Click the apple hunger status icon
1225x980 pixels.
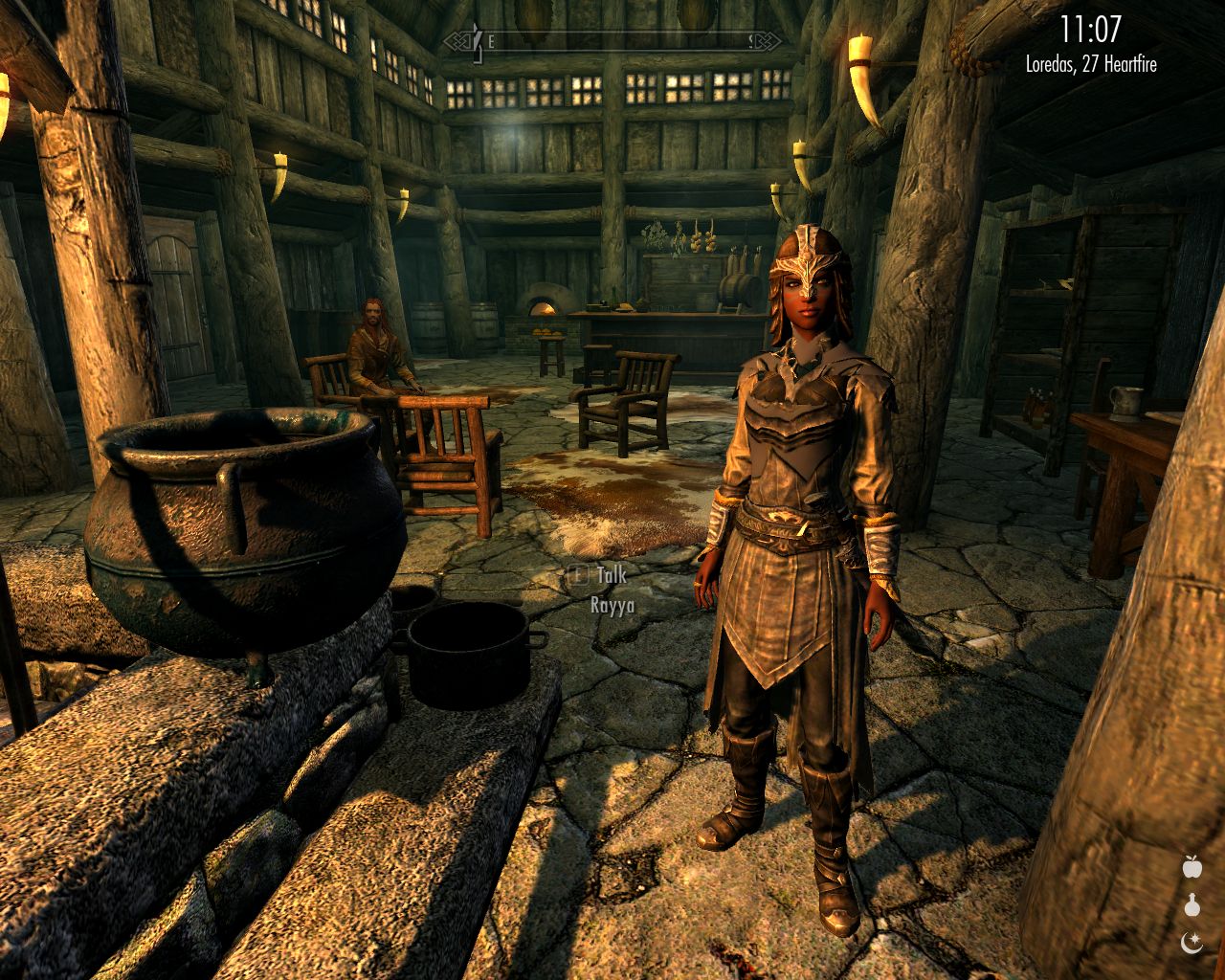[x=1192, y=867]
